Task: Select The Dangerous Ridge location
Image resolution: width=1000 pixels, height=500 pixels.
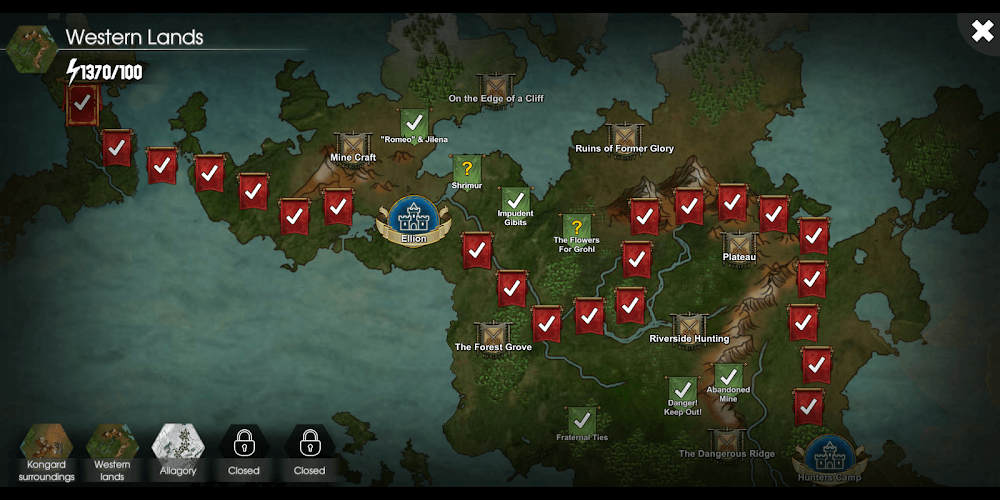Action: click(727, 441)
